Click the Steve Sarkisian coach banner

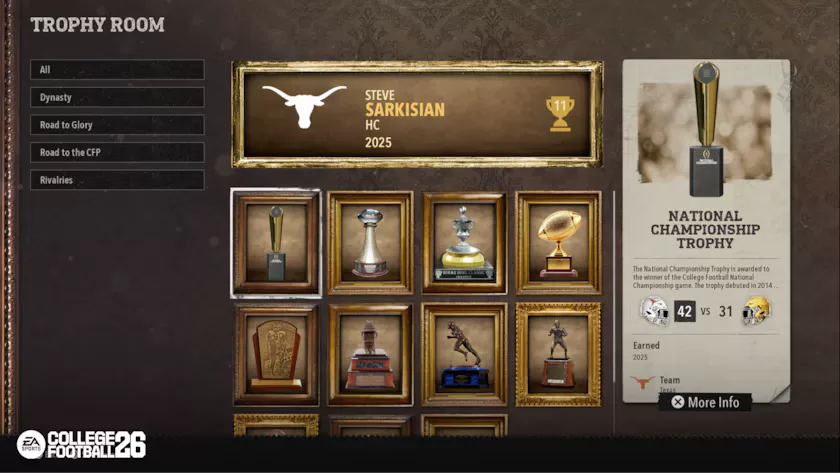coord(418,114)
